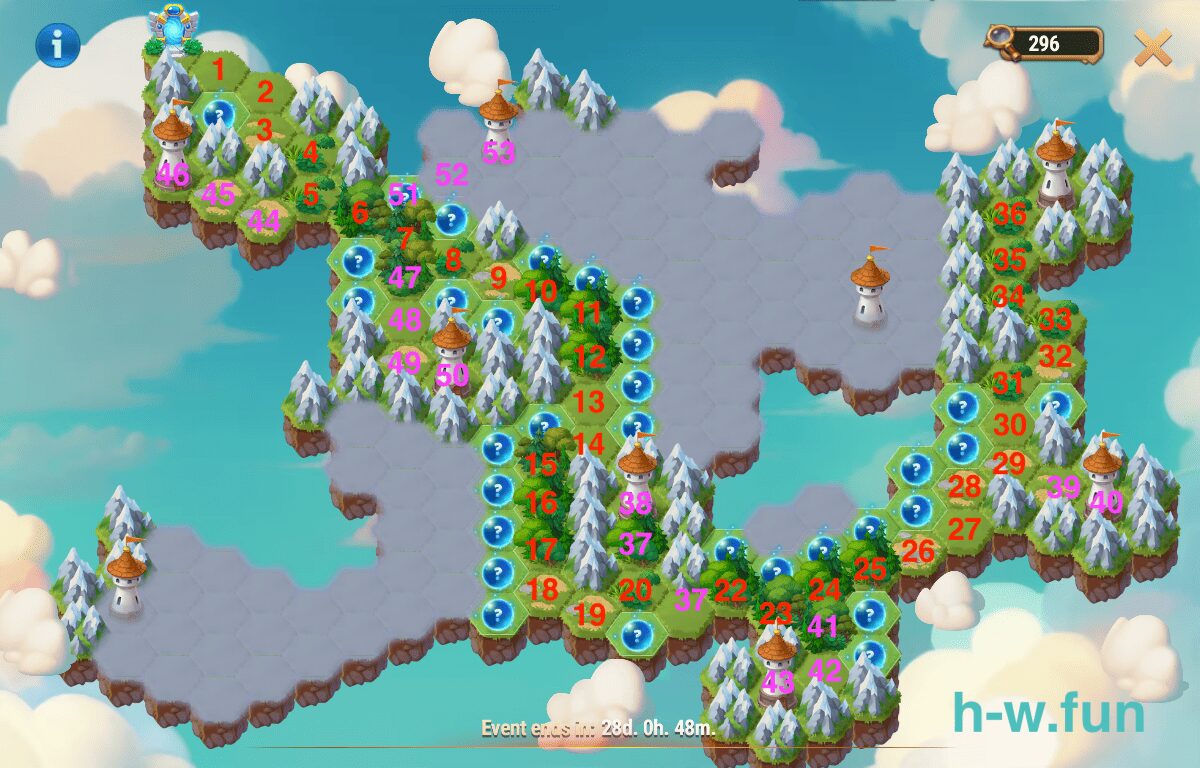Pick the hex tile numbered 19
Screen dimensions: 1200x768
point(590,614)
